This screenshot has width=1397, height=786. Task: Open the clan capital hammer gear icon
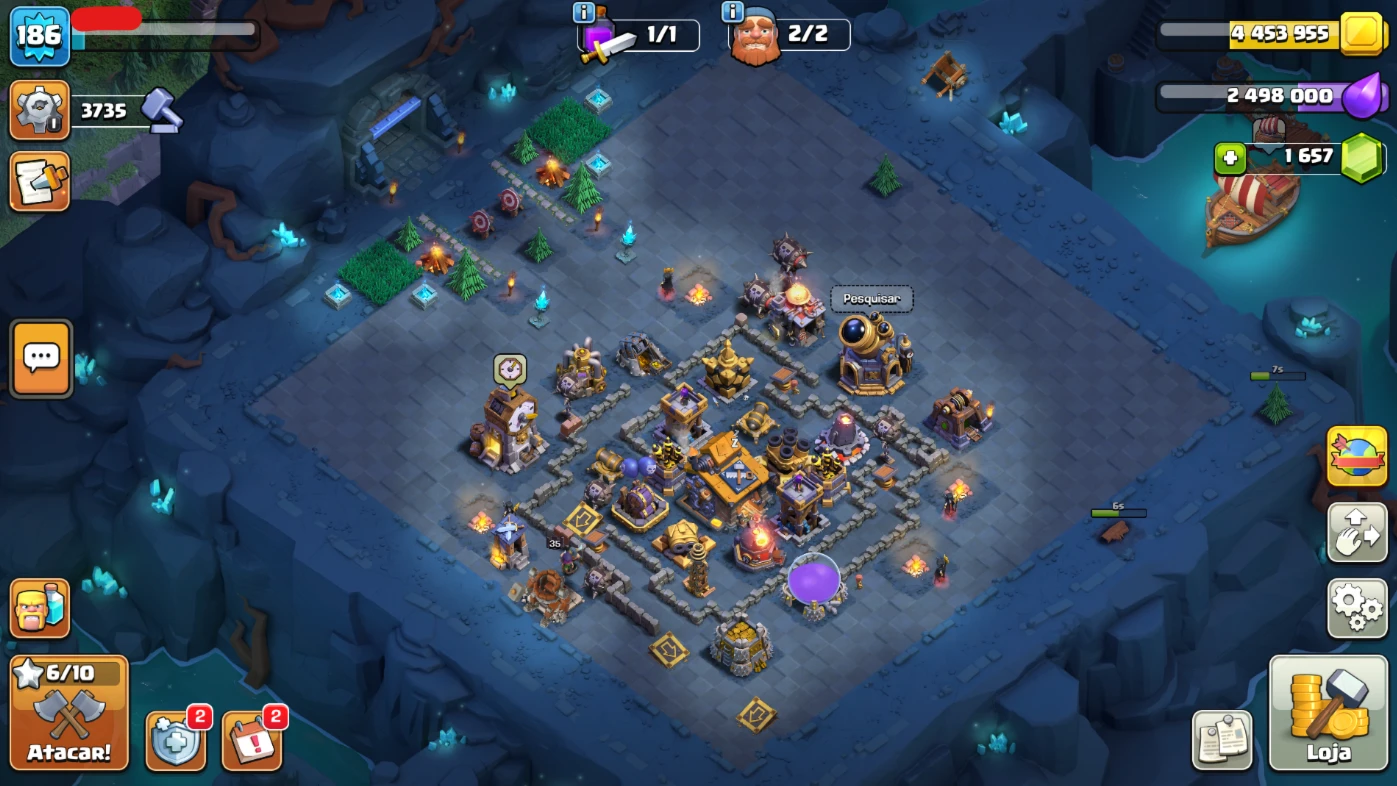point(39,110)
